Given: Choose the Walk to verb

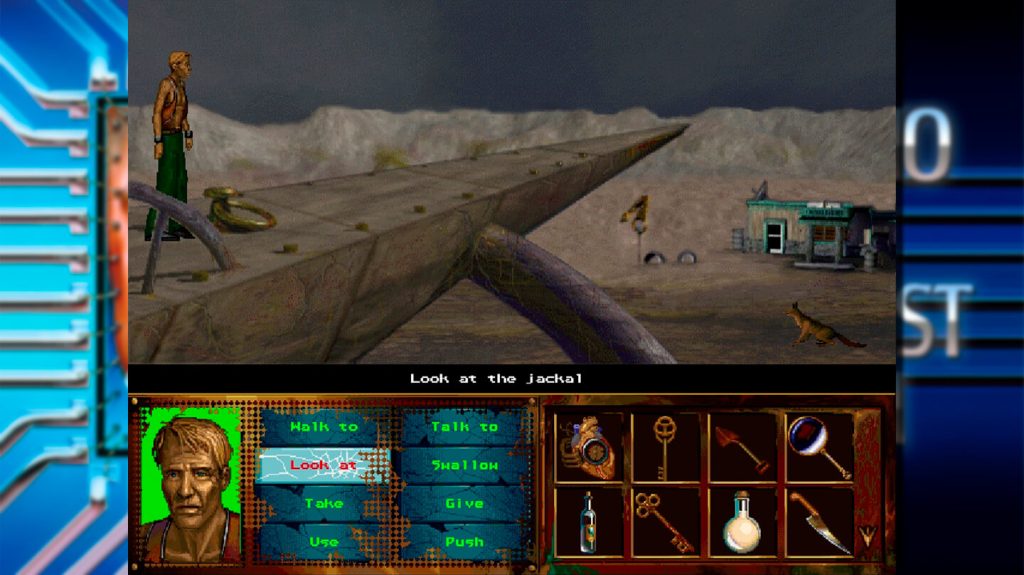Looking at the screenshot, I should tap(323, 427).
